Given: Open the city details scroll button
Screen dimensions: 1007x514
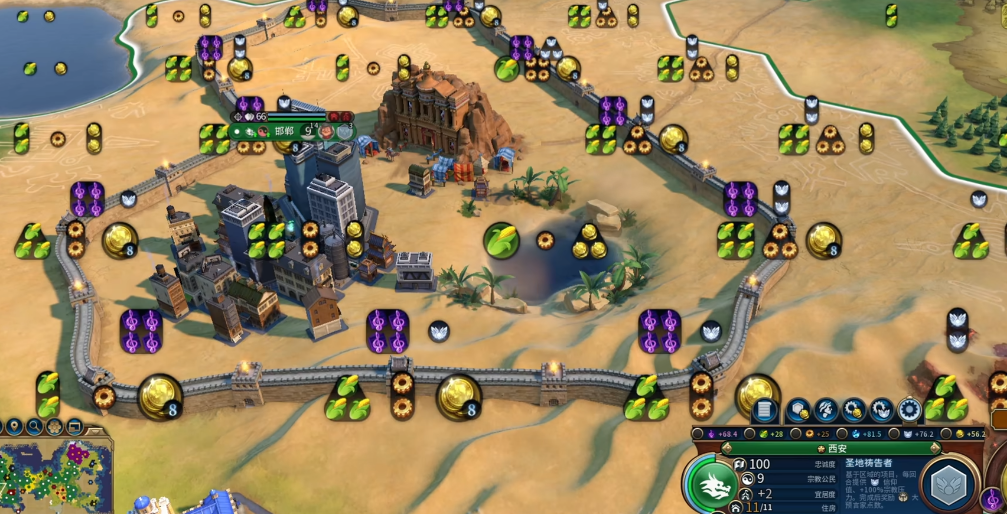Looking at the screenshot, I should (x=765, y=410).
